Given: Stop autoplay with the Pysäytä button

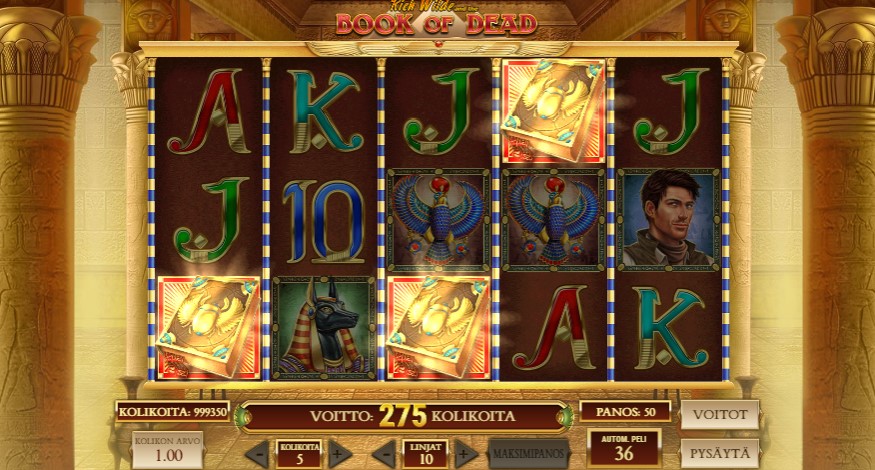Looking at the screenshot, I should pos(719,453).
